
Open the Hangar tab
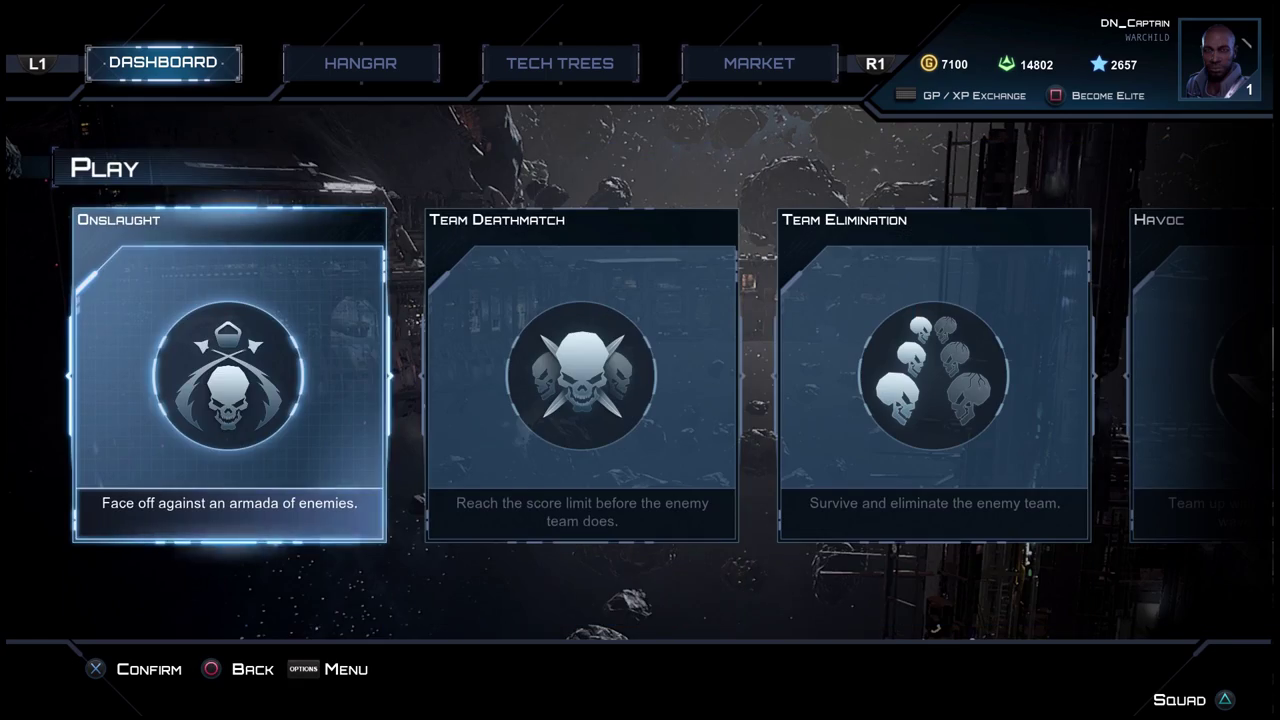coord(360,63)
